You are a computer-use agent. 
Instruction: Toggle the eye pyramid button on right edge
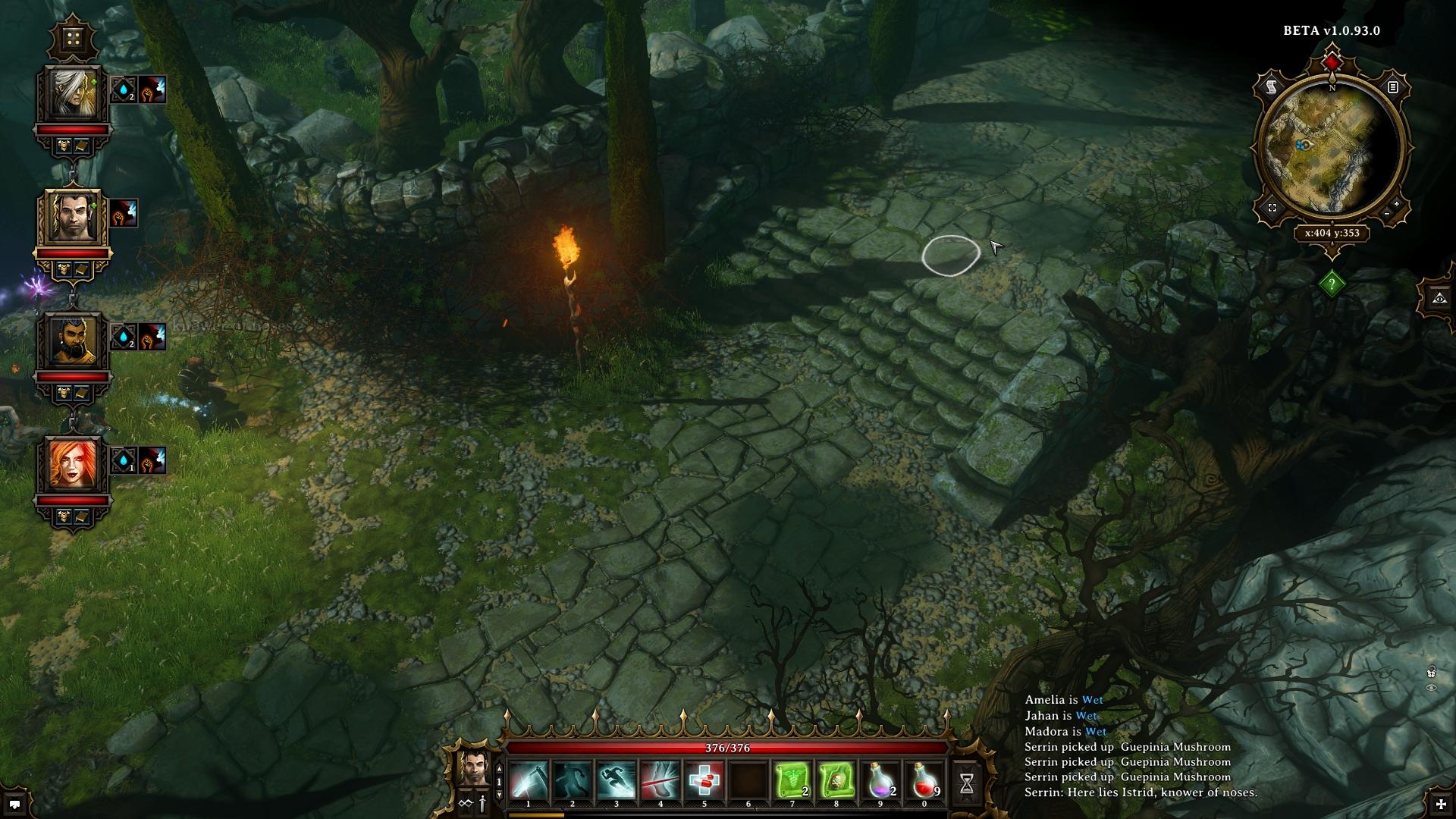click(1440, 298)
